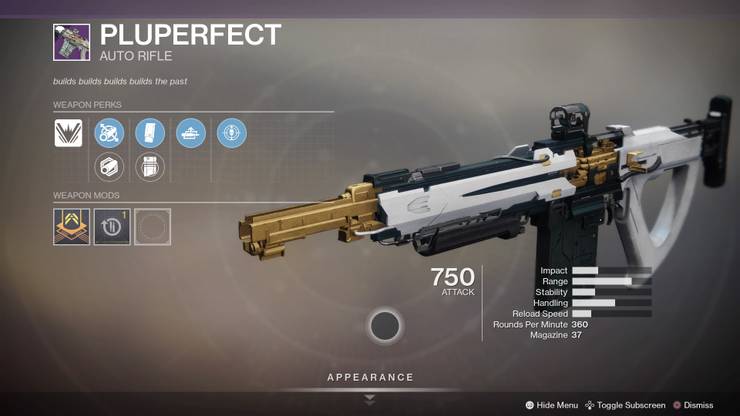The width and height of the screenshot is (740, 416).
Task: Click the Hide Menu option
Action: click(552, 405)
